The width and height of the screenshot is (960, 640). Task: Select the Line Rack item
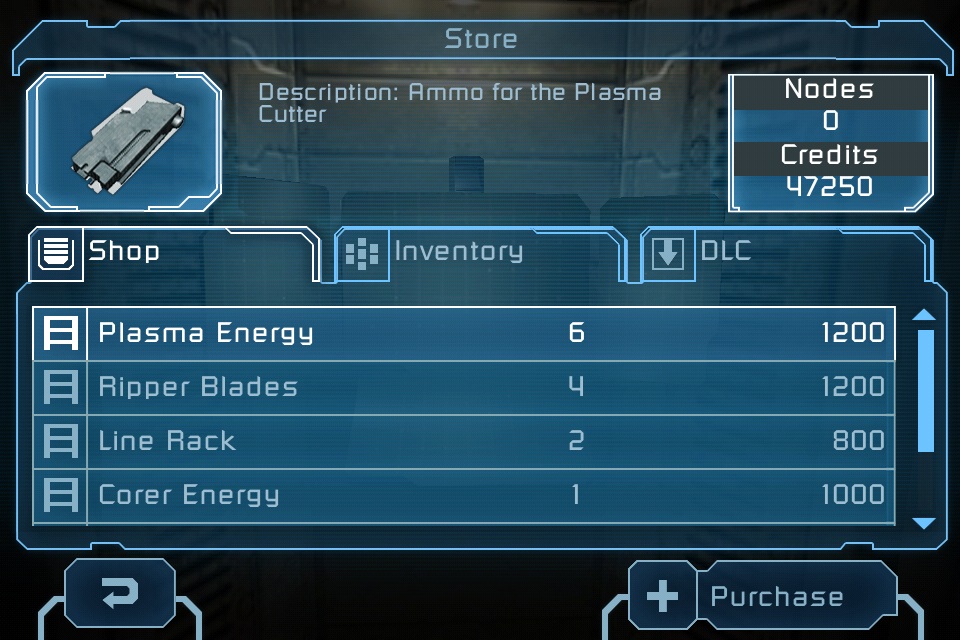point(465,441)
